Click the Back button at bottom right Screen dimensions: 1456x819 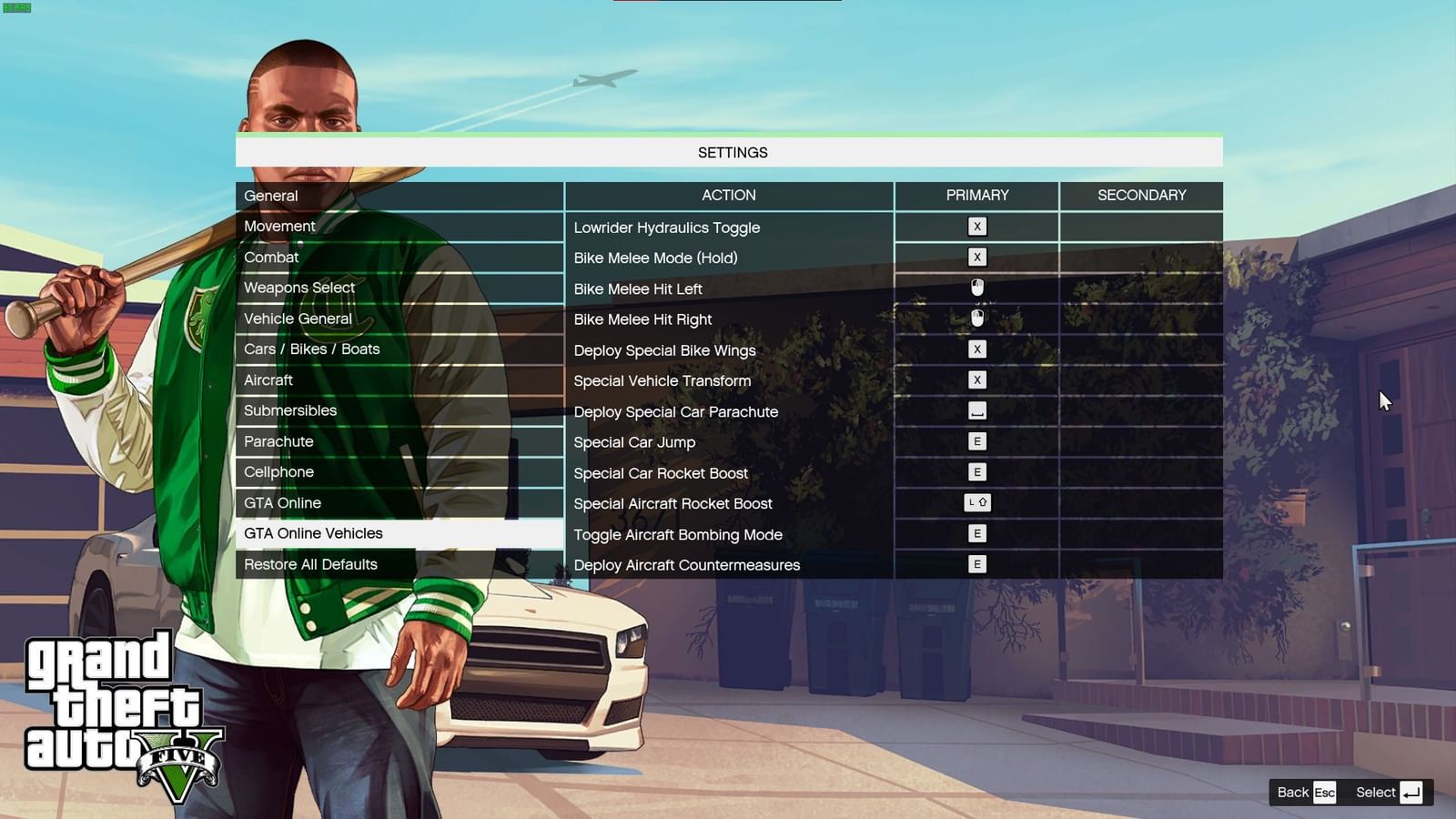point(1301,792)
